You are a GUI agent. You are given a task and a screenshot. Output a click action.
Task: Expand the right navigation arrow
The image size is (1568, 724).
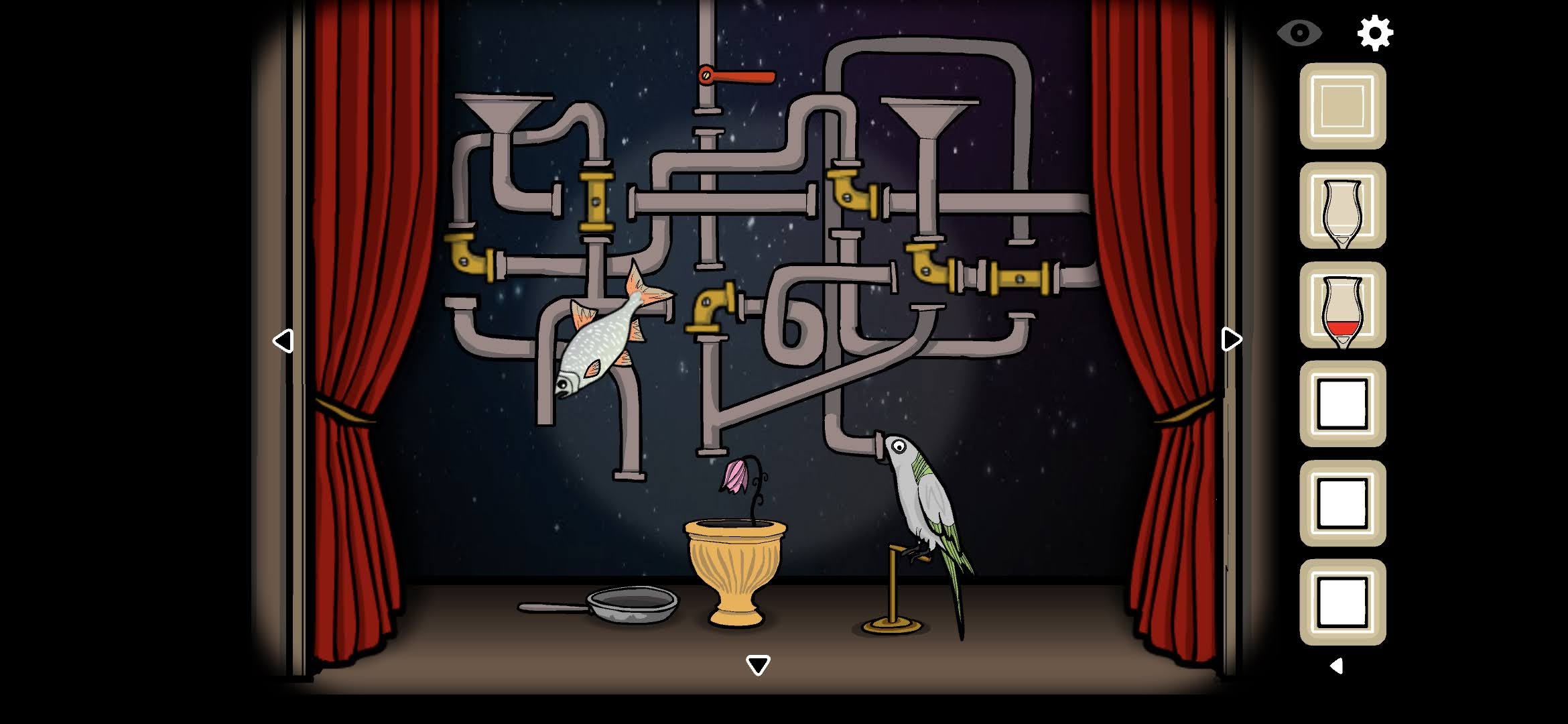(1232, 340)
